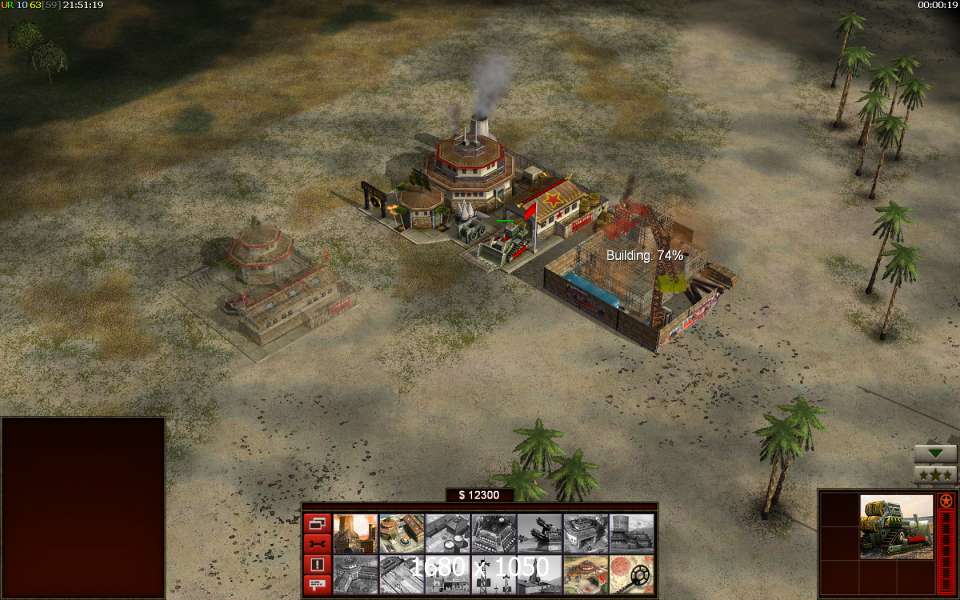Select the construction dozer portrait

[x=896, y=526]
